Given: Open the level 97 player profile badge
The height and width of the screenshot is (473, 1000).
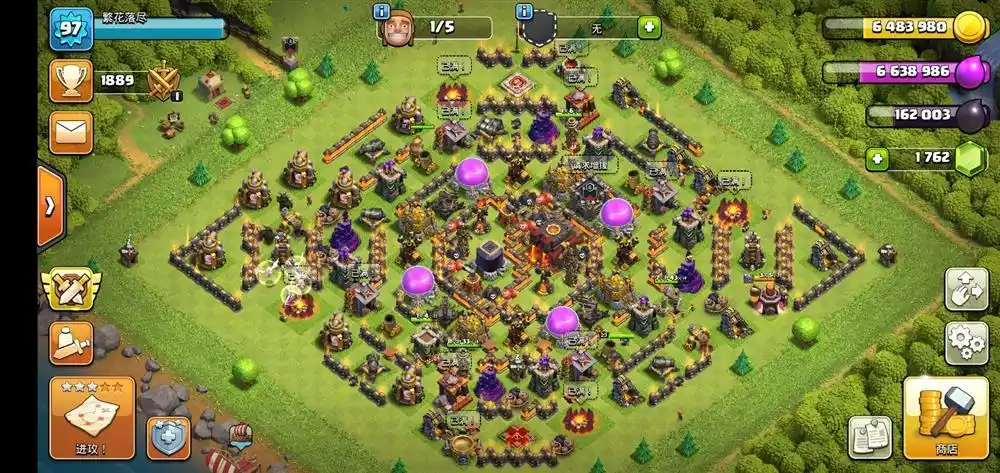Looking at the screenshot, I should (x=70, y=28).
